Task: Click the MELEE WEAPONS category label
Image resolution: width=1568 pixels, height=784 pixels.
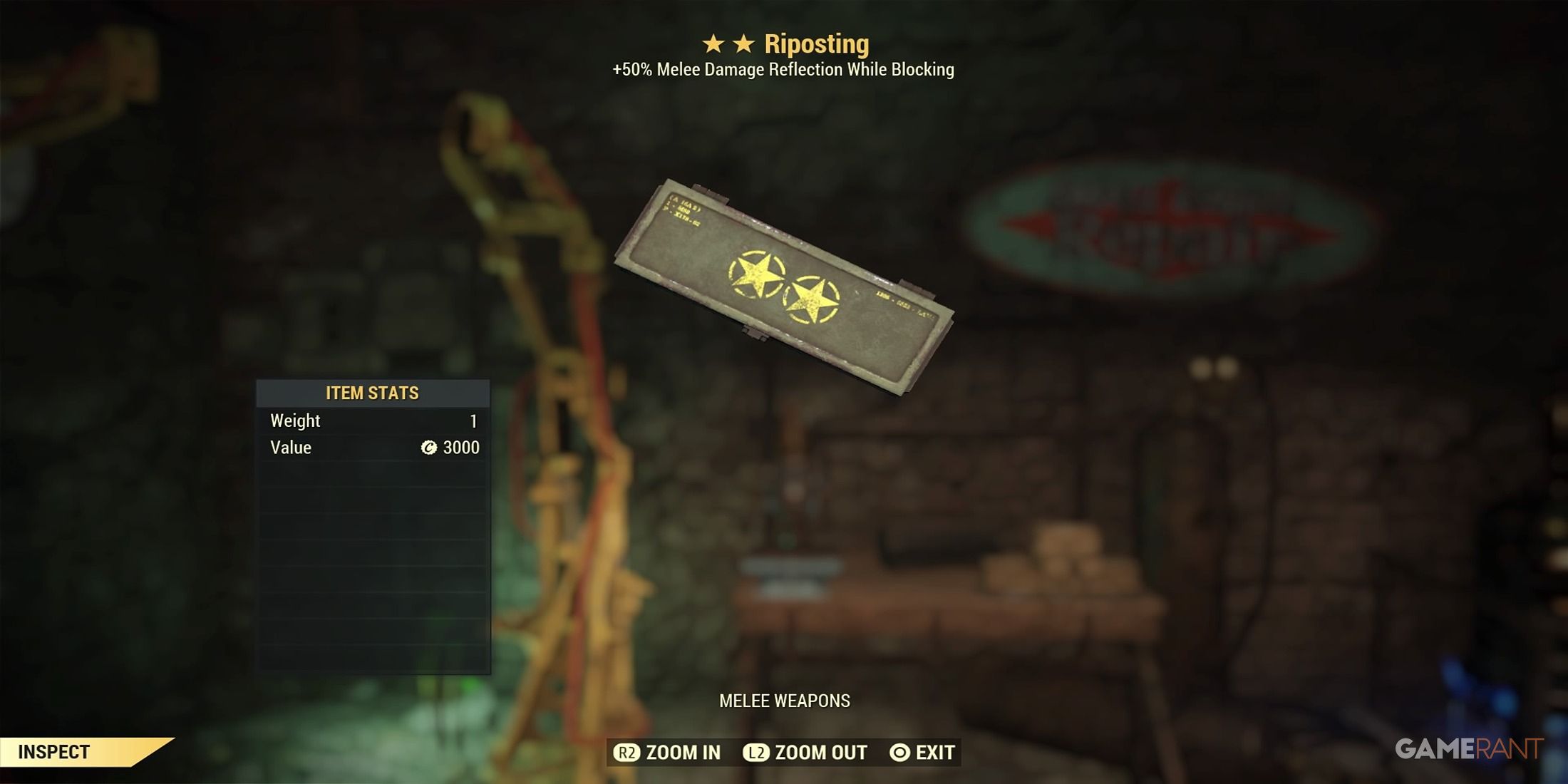Action: [x=784, y=701]
